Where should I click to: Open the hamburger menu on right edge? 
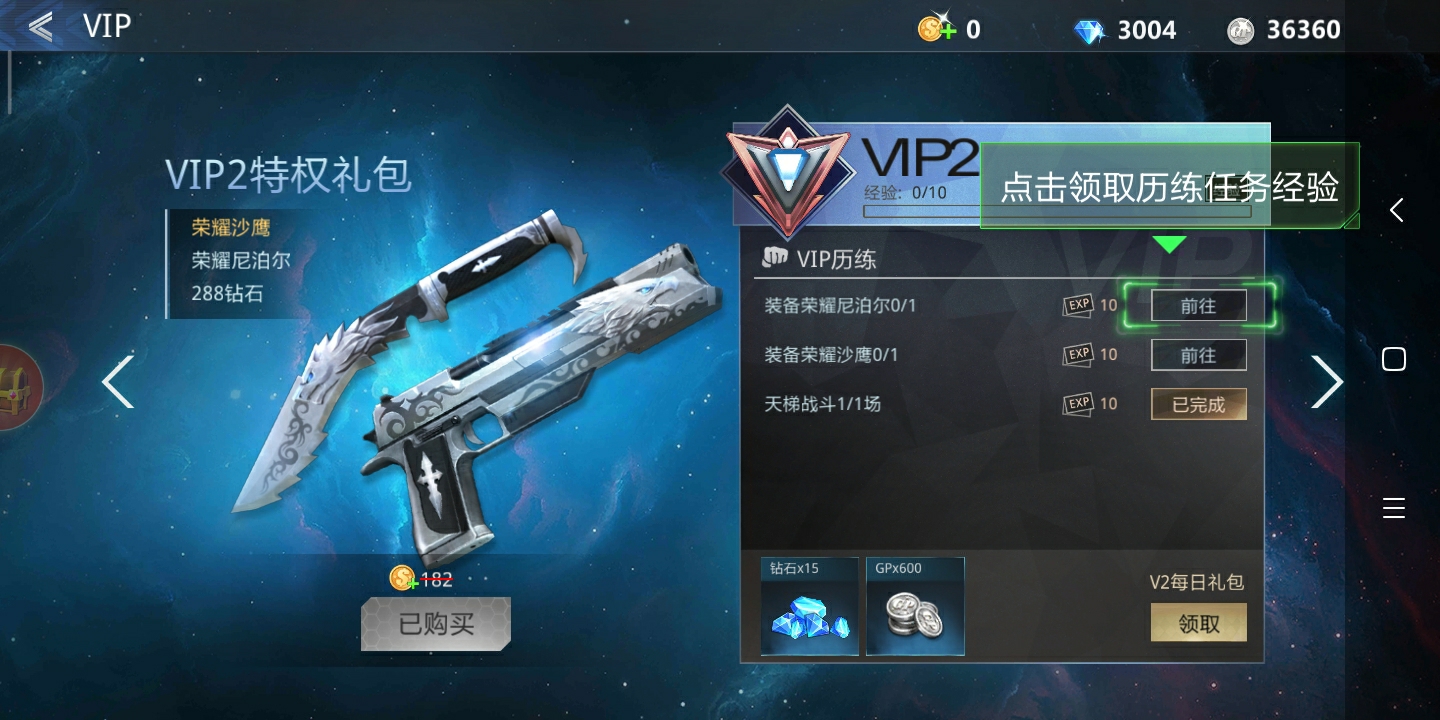click(x=1394, y=508)
